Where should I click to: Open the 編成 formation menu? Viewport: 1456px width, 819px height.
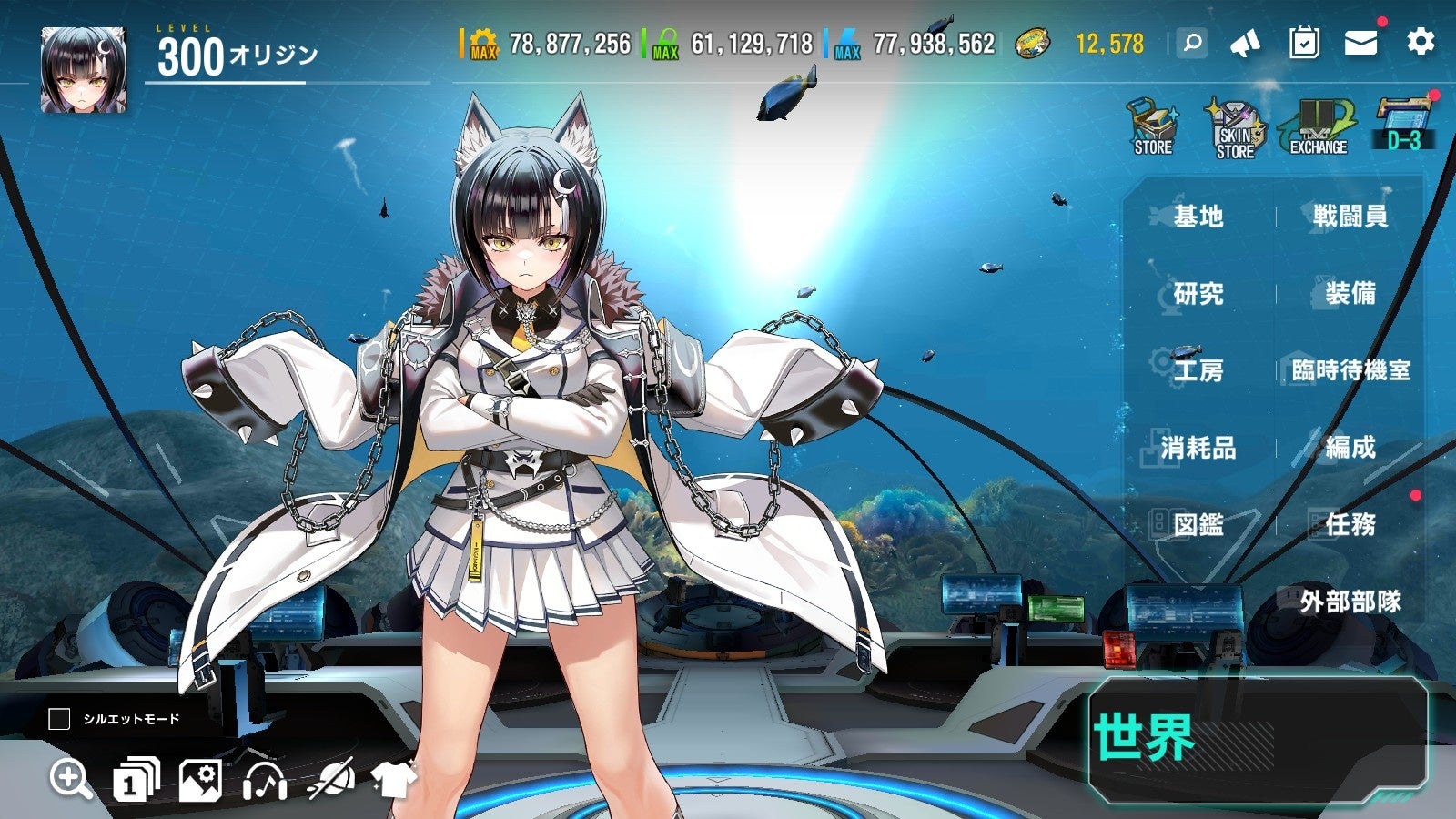coord(1350,448)
